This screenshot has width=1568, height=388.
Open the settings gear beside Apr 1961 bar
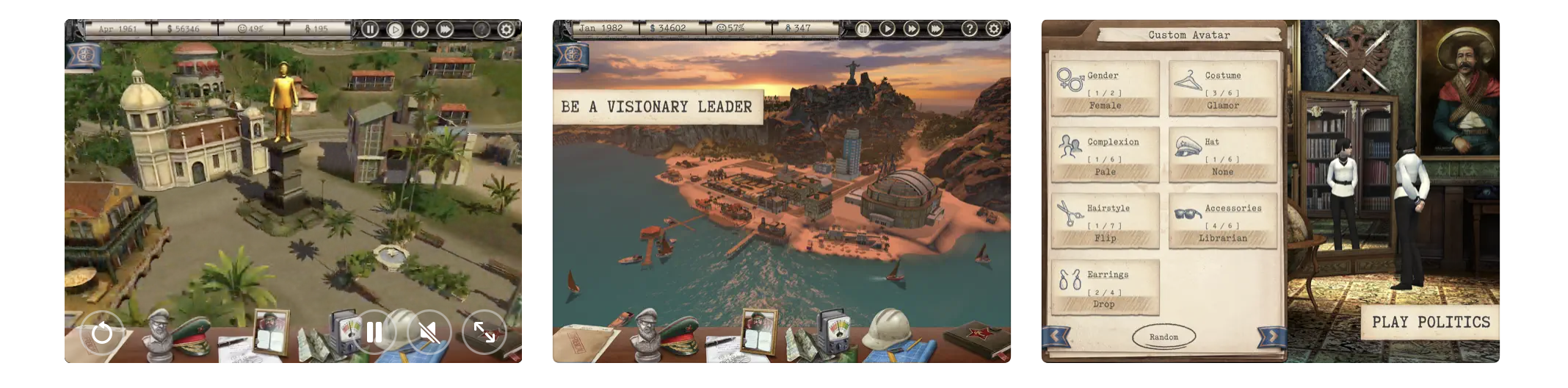click(x=506, y=29)
